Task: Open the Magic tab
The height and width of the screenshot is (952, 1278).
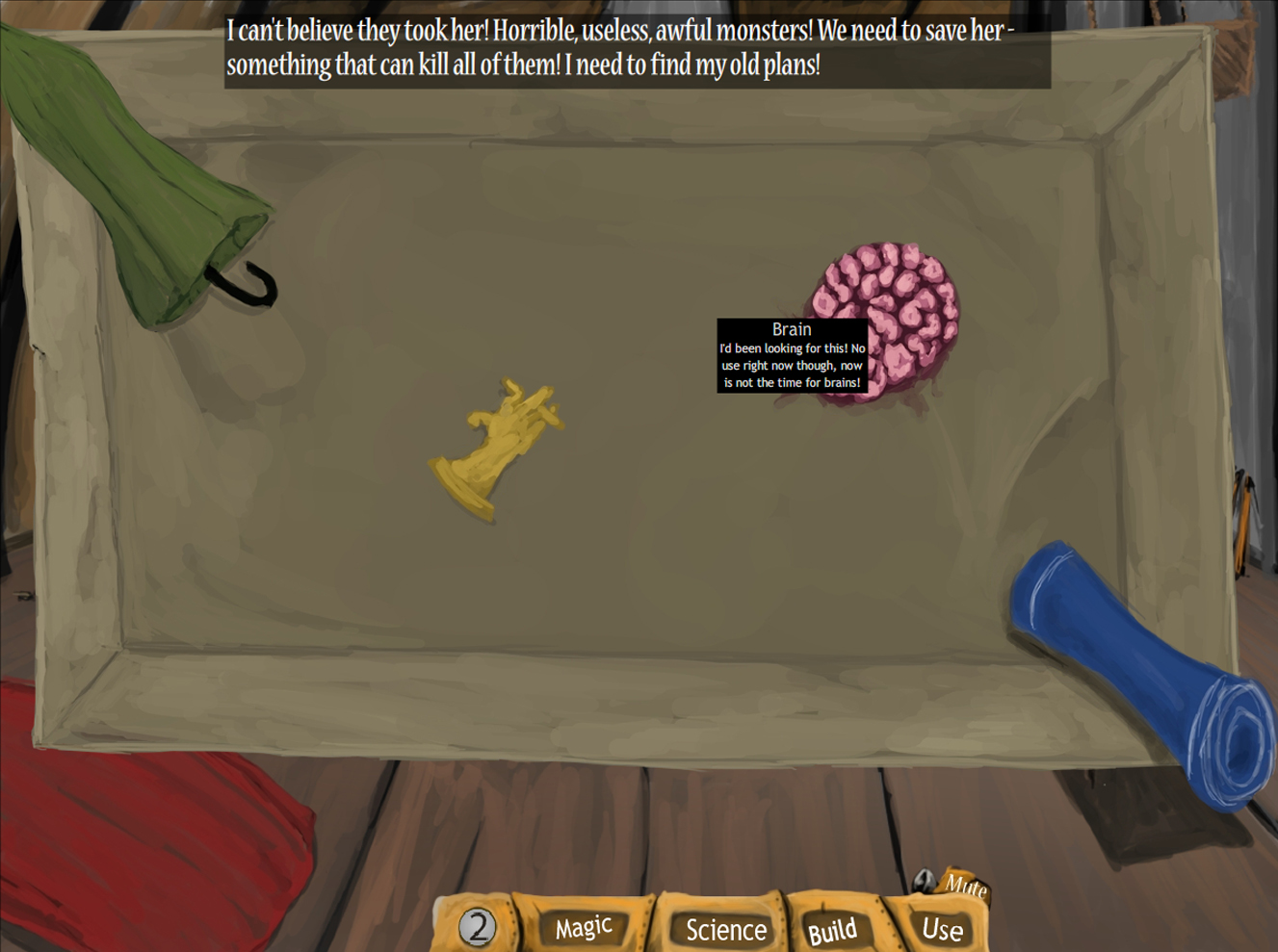Action: [583, 927]
